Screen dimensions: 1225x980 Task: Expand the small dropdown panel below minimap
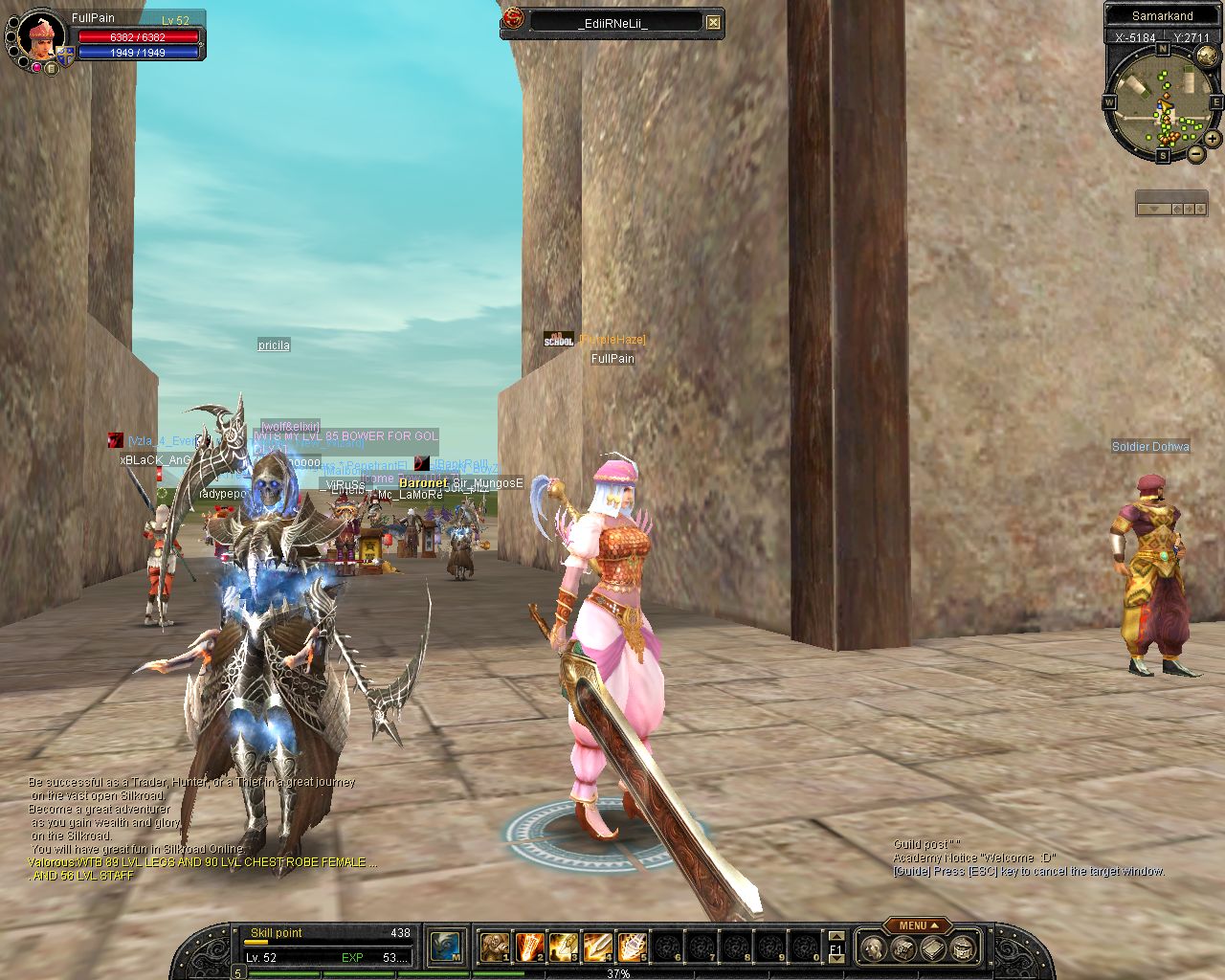(x=1153, y=208)
